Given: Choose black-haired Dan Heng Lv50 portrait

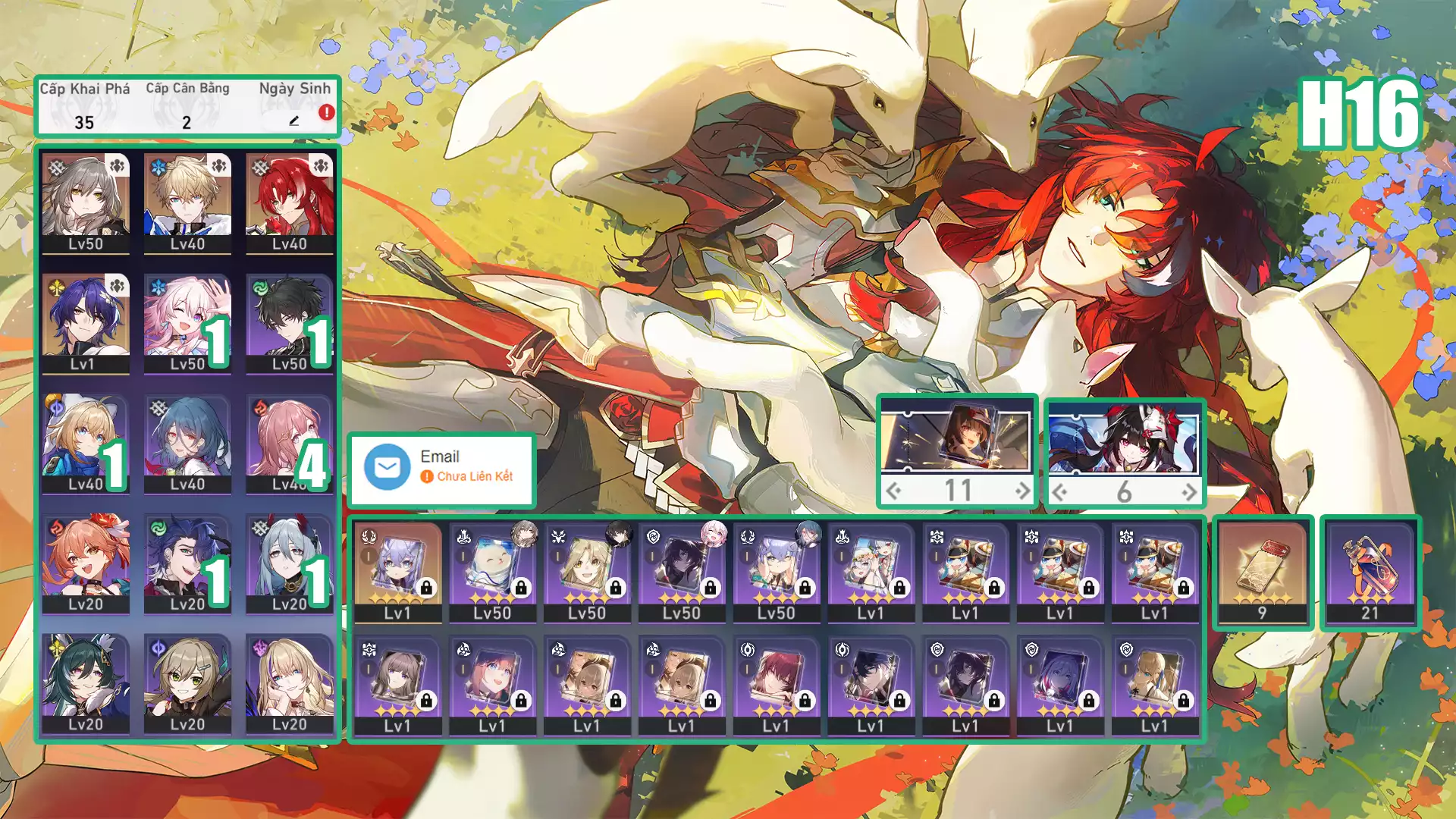Looking at the screenshot, I should tap(290, 323).
